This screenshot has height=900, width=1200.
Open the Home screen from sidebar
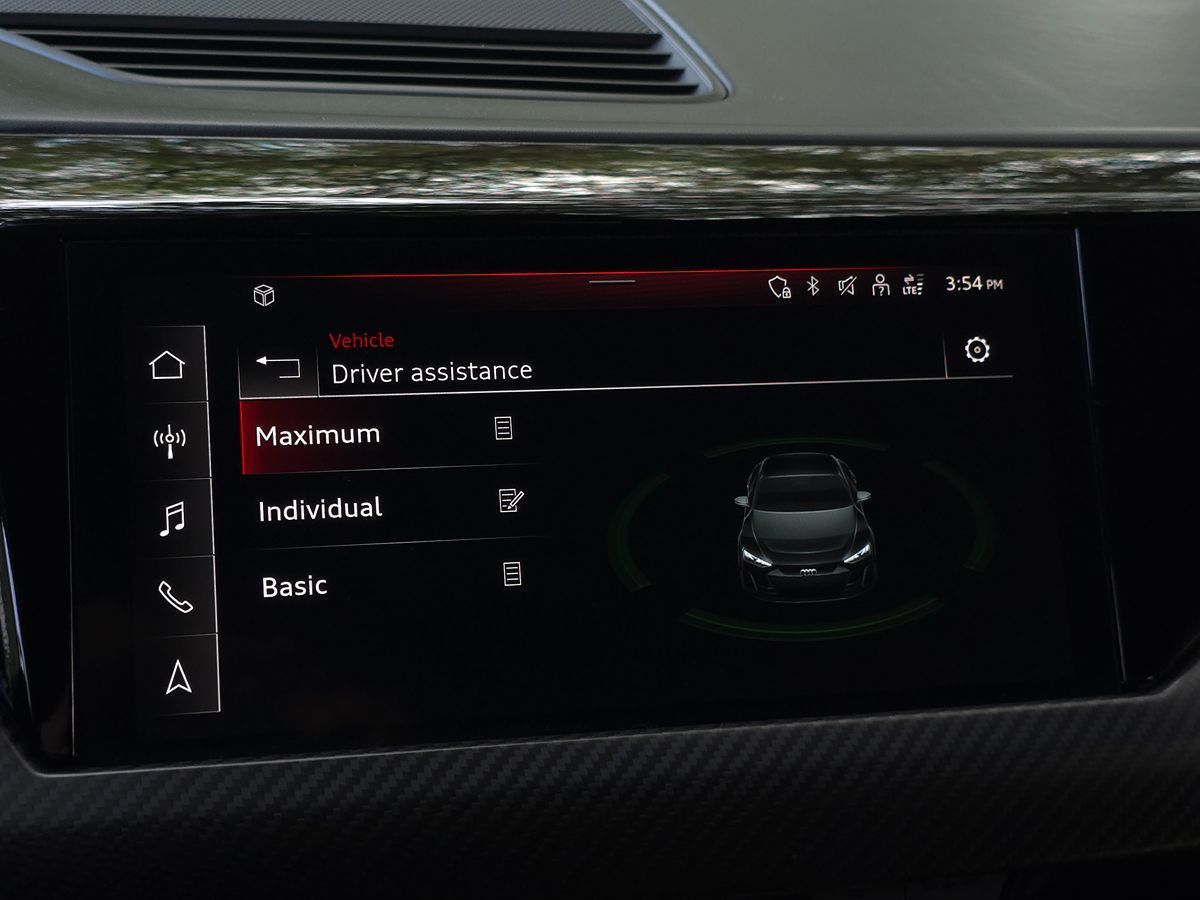(x=167, y=365)
